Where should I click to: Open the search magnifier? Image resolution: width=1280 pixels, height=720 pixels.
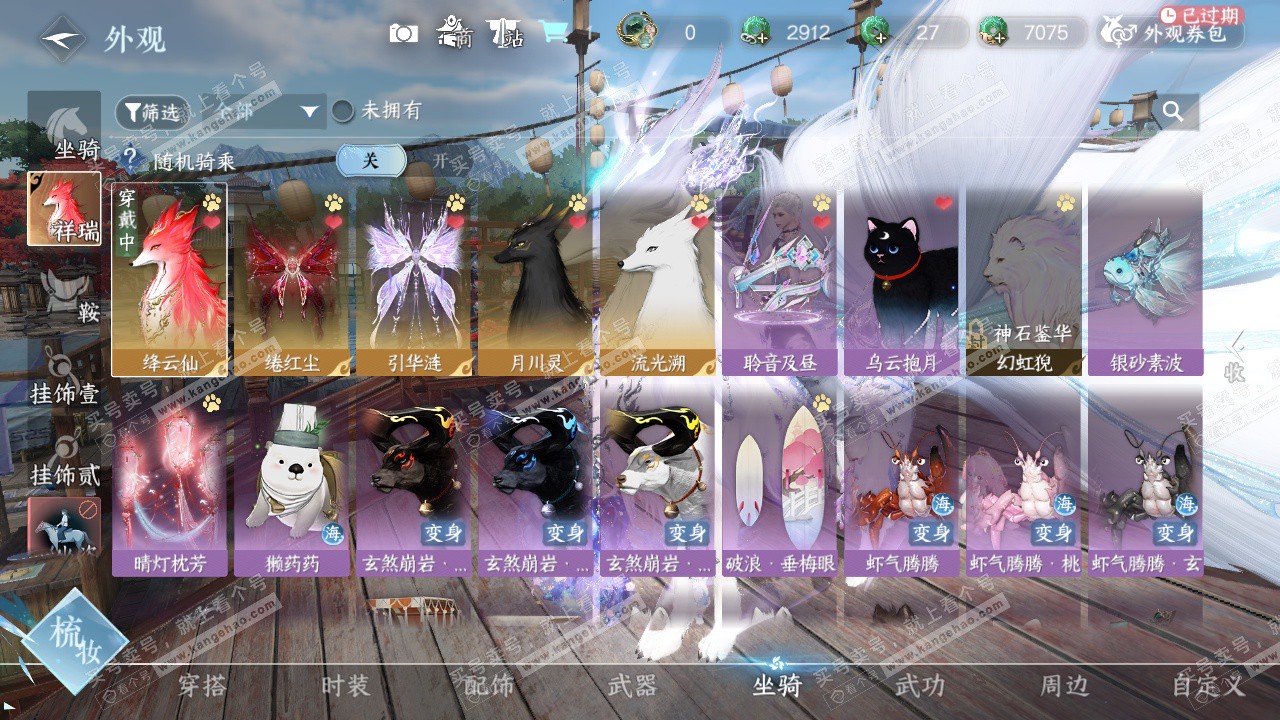point(1173,111)
